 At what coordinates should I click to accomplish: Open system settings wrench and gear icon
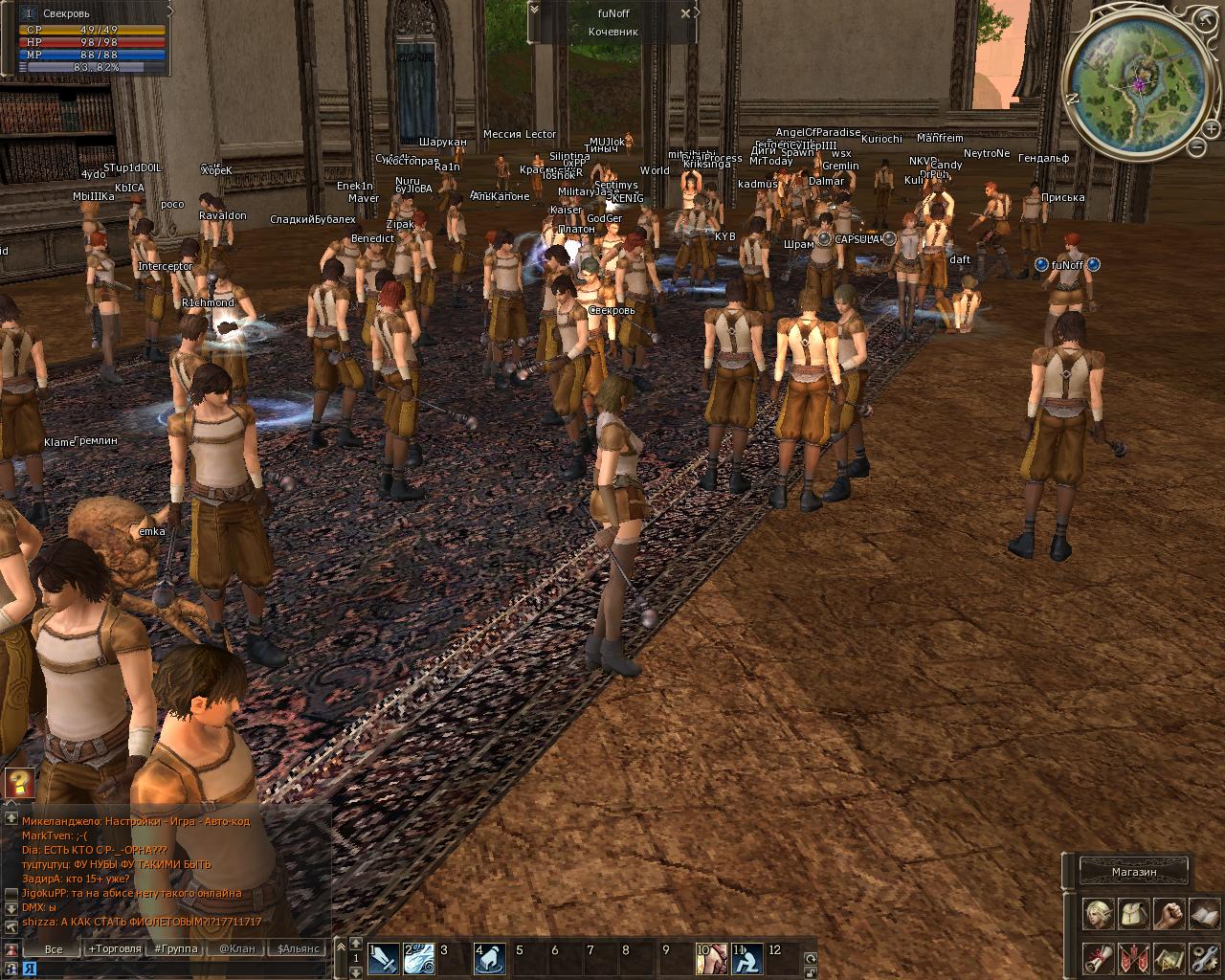pyautogui.click(x=1204, y=957)
